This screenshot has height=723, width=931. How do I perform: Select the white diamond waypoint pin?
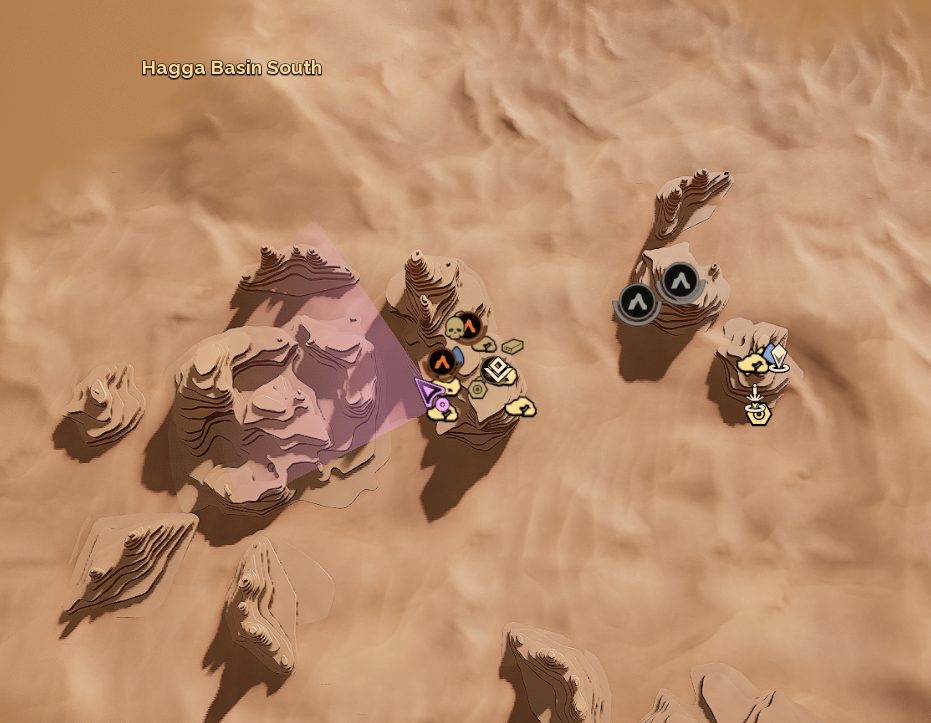point(778,356)
